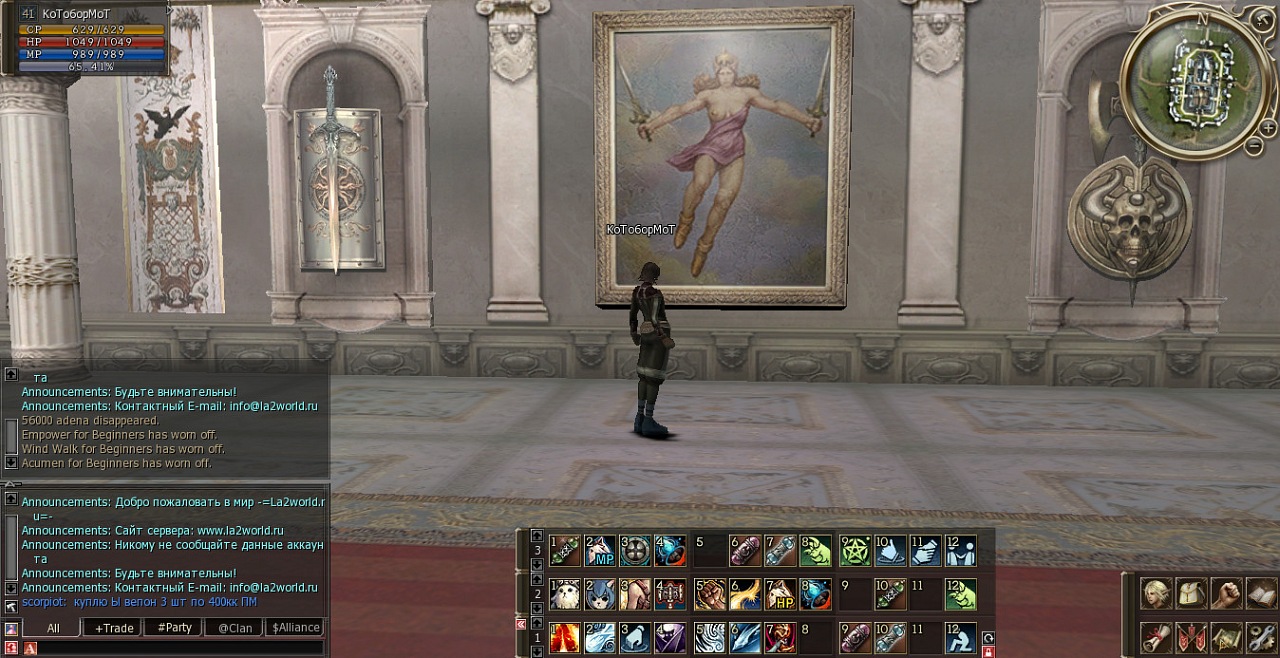Viewport: 1280px width, 658px height.
Task: Open the Clan banners icon
Action: point(1192,637)
